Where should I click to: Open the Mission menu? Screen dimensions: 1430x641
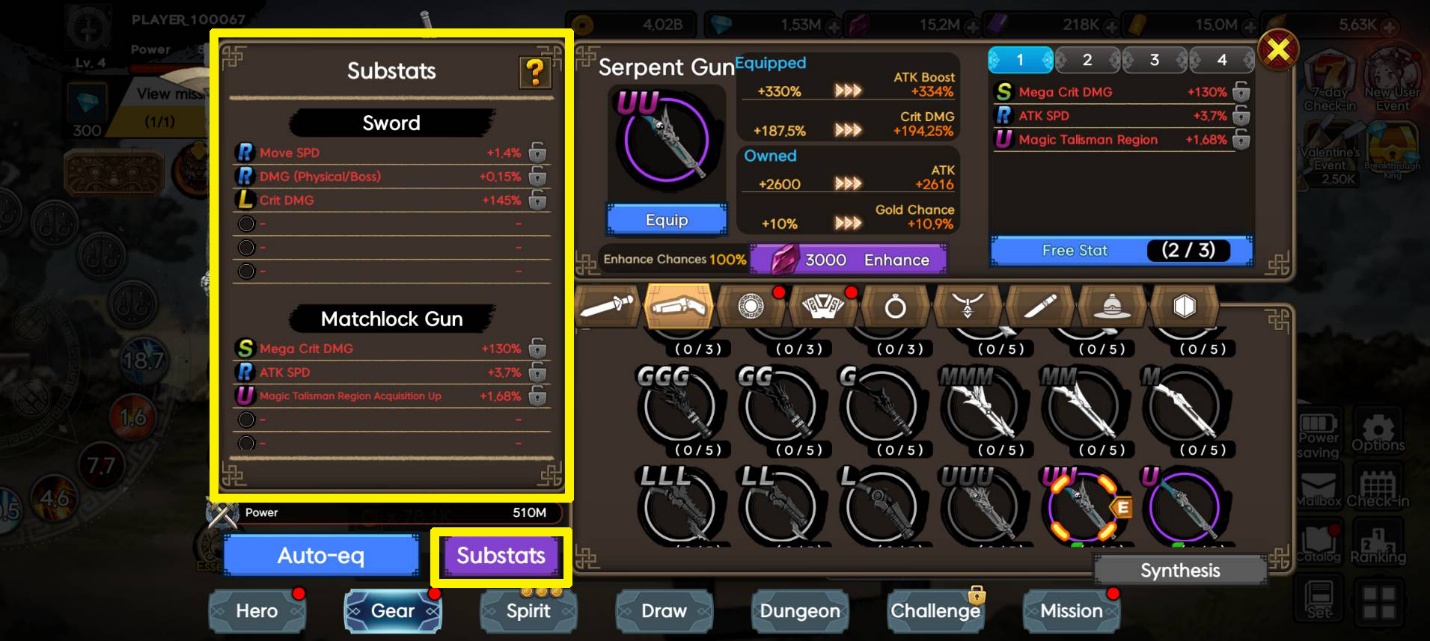pos(1071,611)
